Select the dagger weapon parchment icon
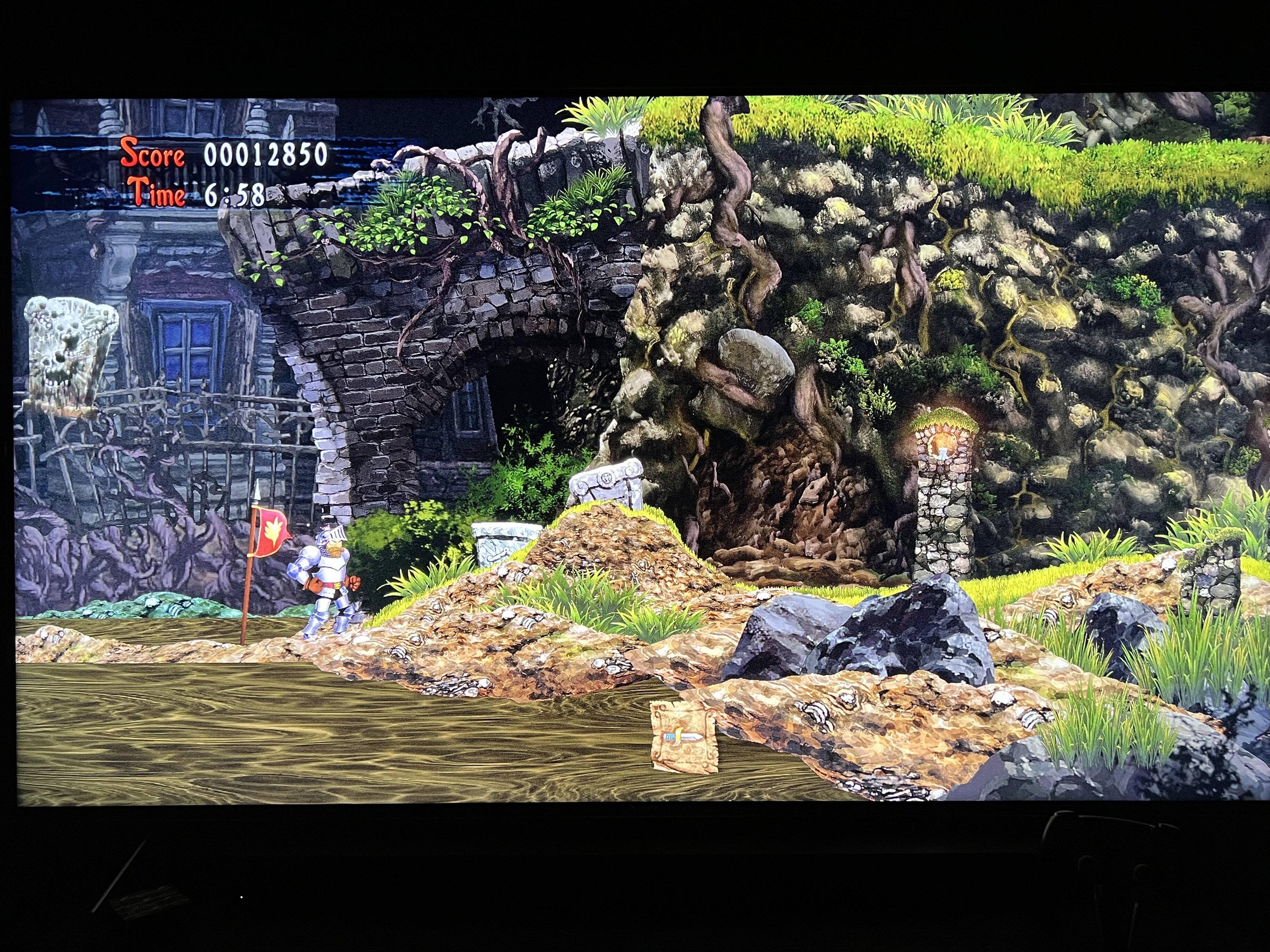 click(x=683, y=736)
